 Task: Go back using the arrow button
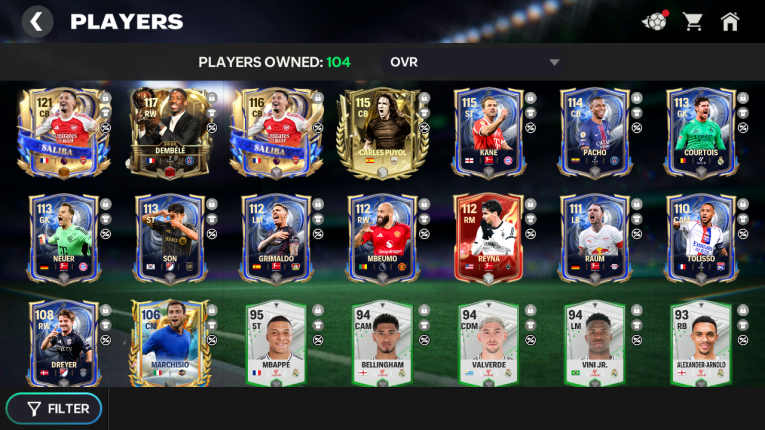37,21
